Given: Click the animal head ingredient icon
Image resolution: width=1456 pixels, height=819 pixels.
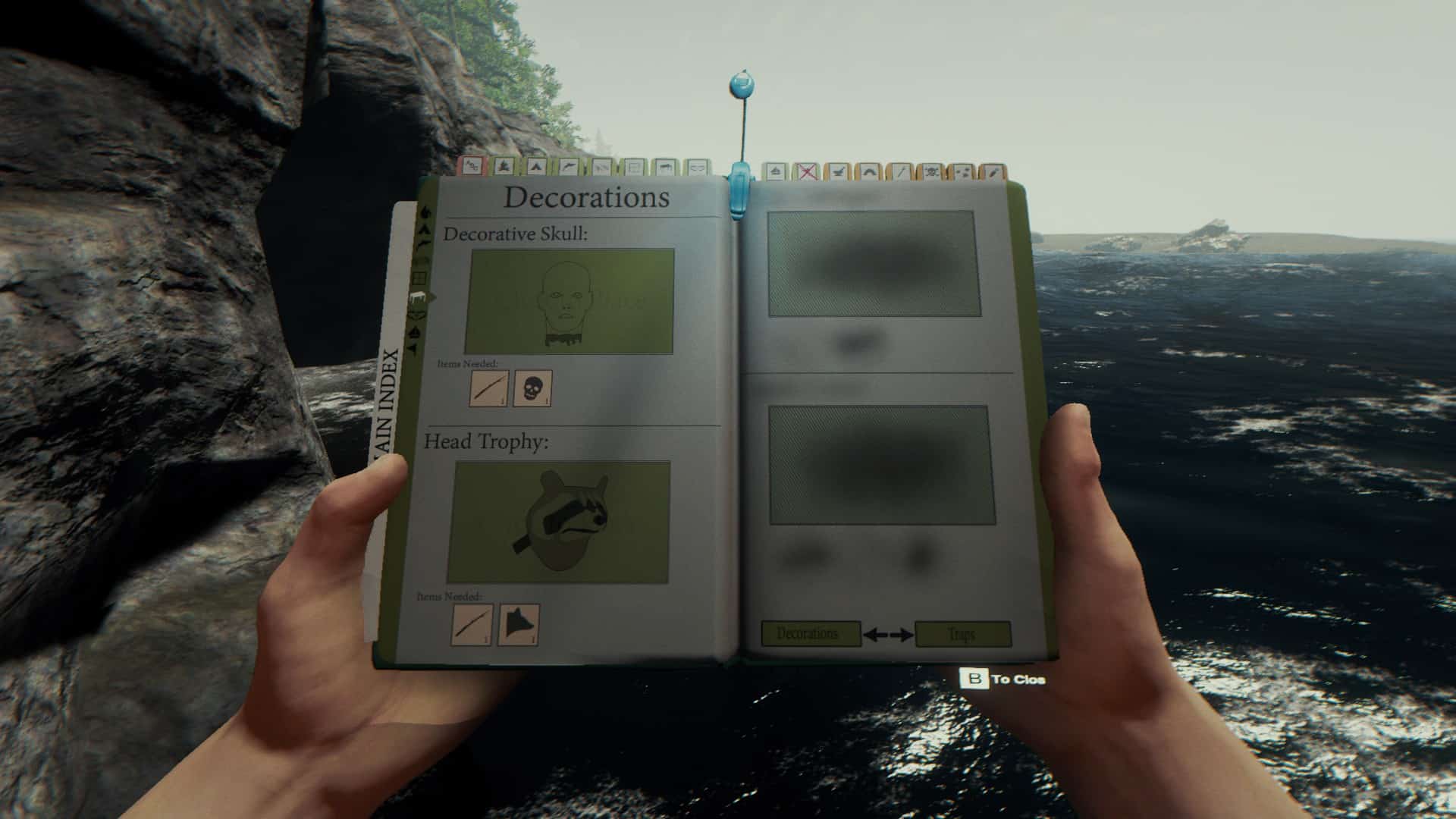Looking at the screenshot, I should click(519, 625).
